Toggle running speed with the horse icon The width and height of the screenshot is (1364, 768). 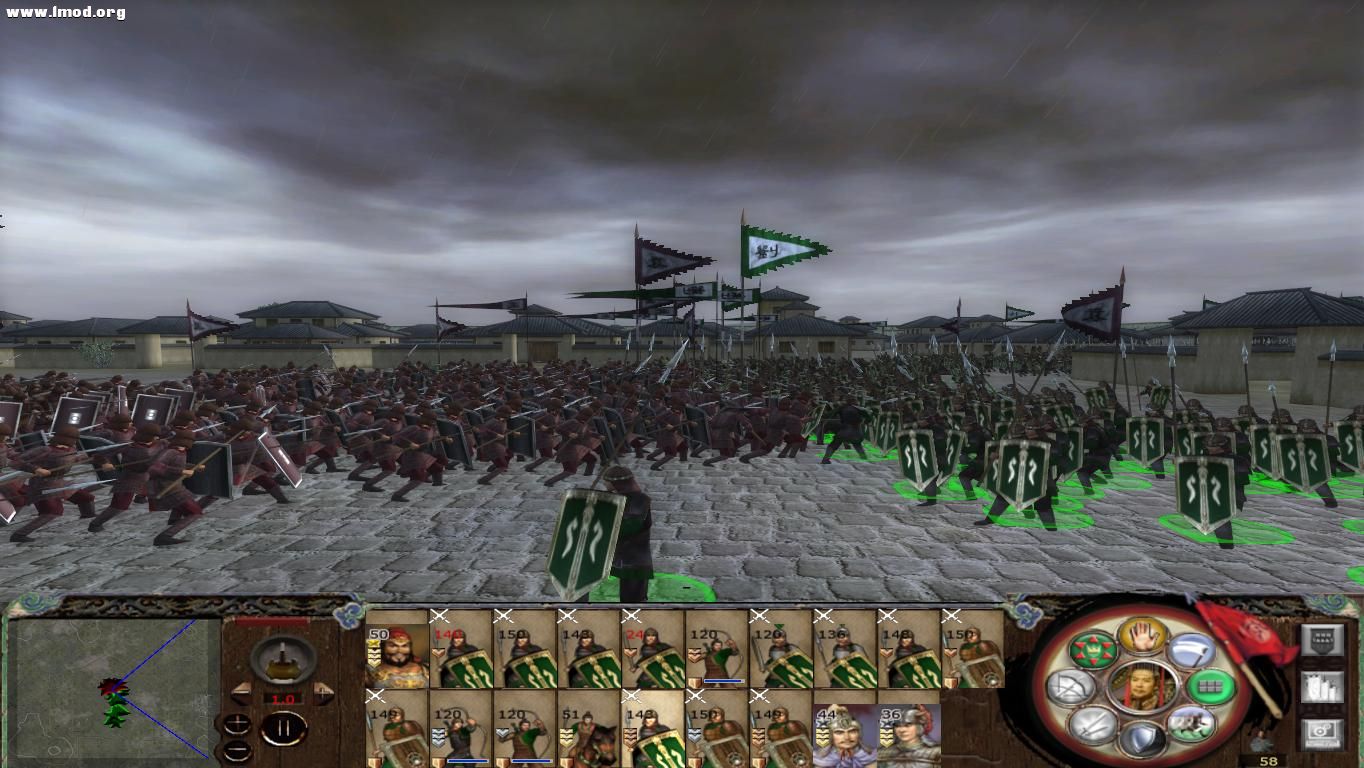tap(1190, 722)
